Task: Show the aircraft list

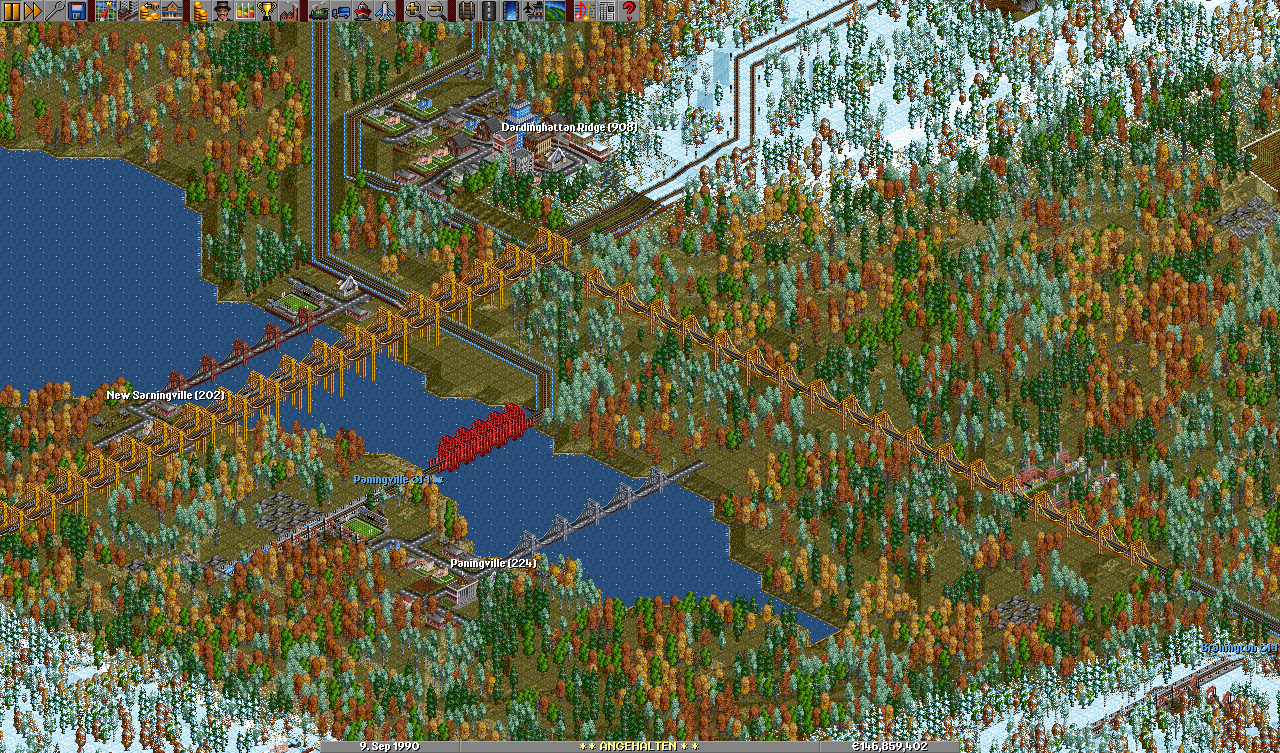Action: coord(384,11)
